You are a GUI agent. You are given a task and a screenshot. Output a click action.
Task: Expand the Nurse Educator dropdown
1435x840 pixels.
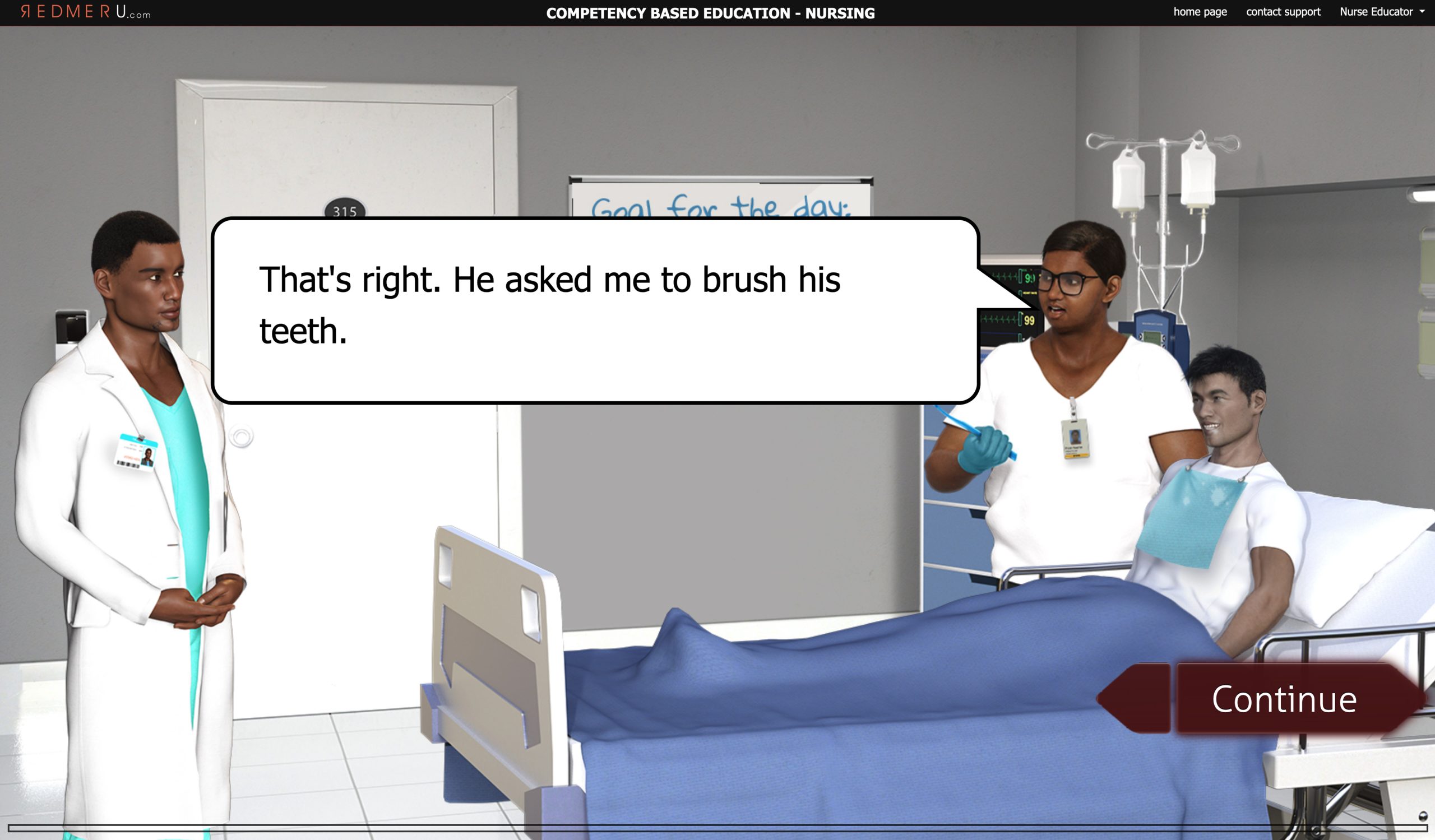[x=1381, y=12]
